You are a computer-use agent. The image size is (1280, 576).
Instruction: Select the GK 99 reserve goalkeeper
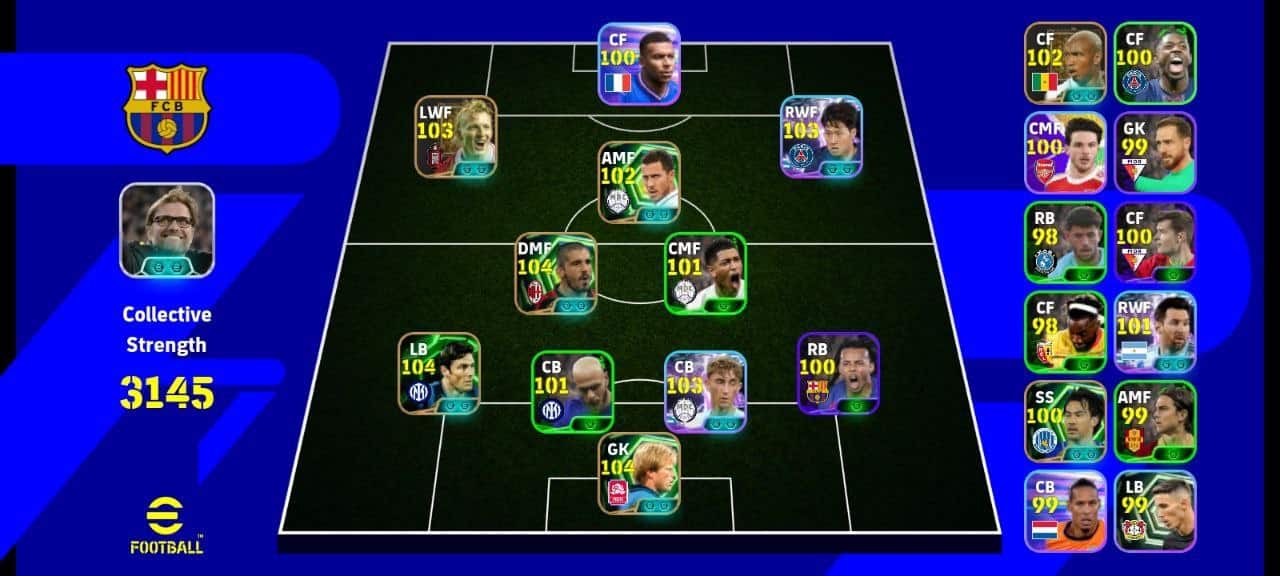click(1155, 152)
